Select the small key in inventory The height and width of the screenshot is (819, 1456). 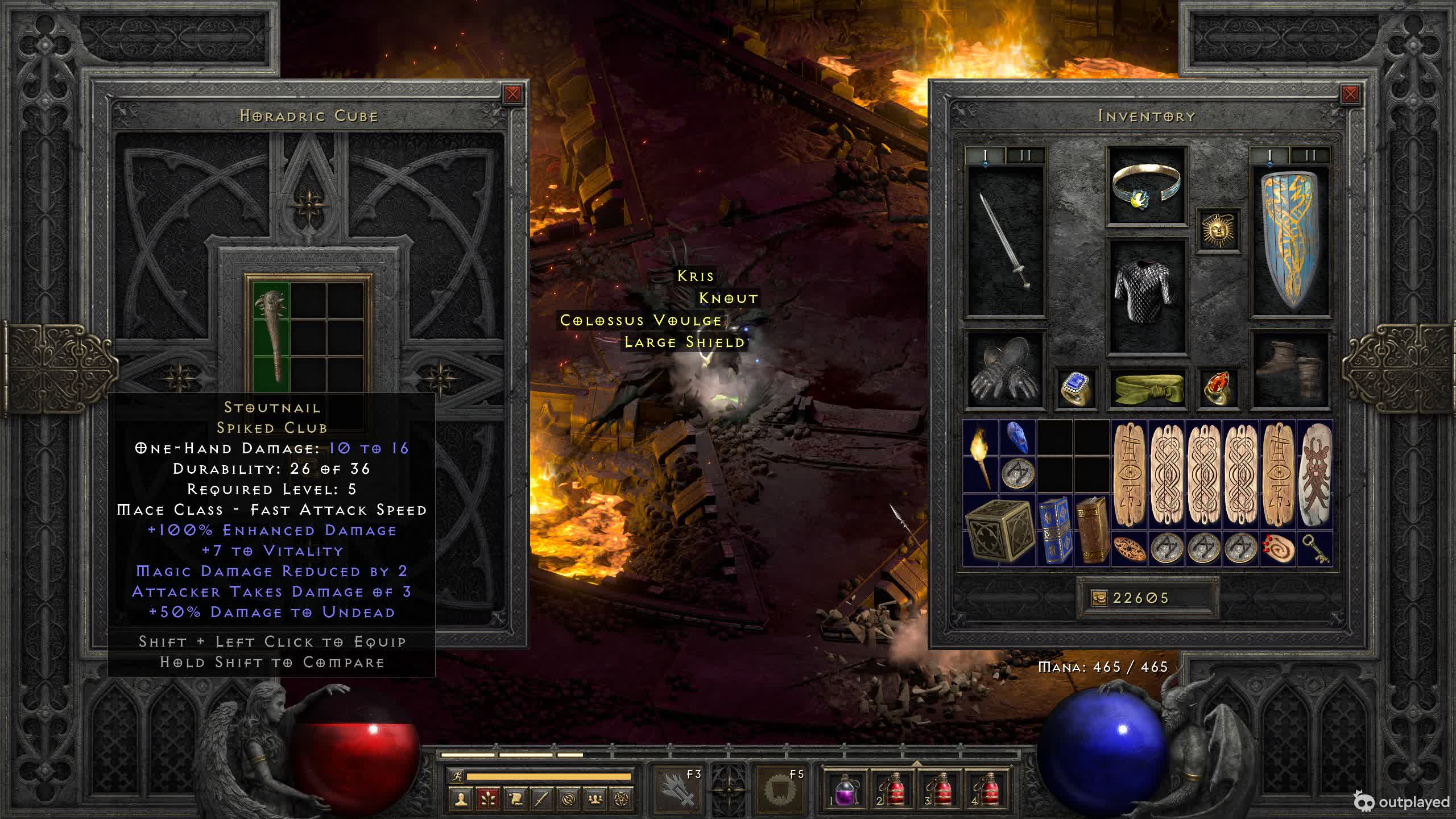click(1315, 549)
